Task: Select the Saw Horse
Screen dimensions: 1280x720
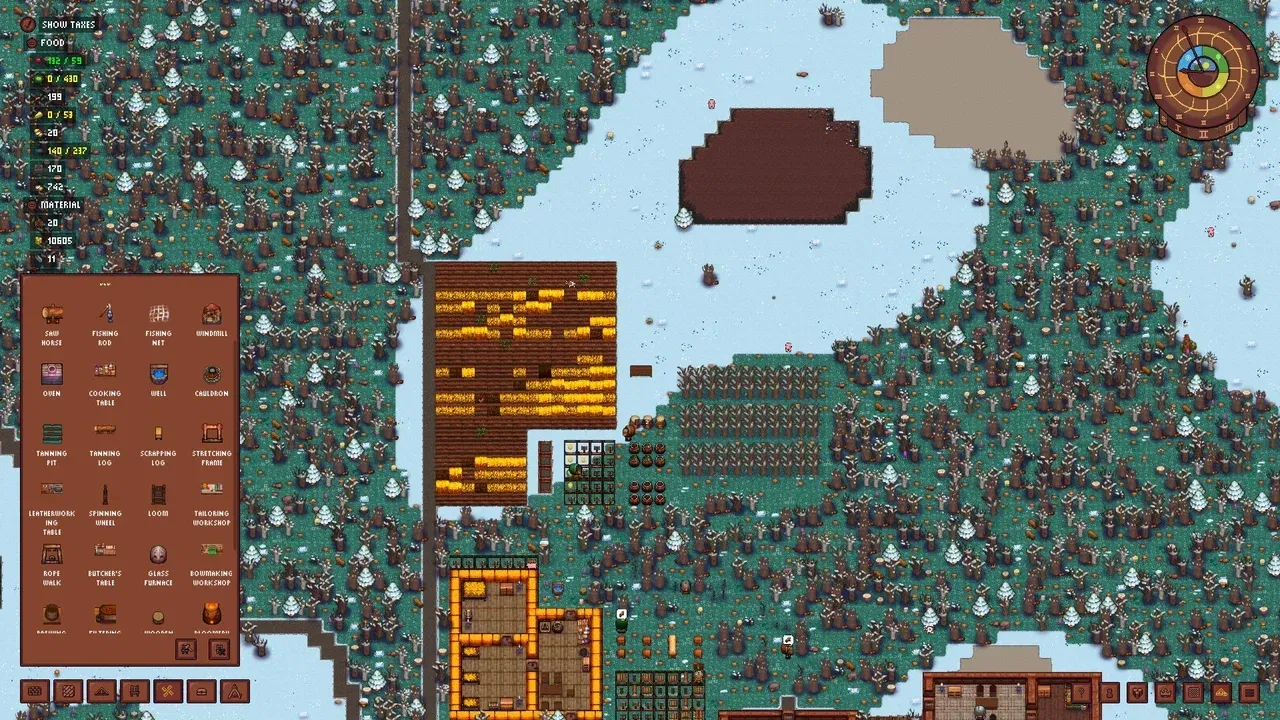Action: click(52, 315)
